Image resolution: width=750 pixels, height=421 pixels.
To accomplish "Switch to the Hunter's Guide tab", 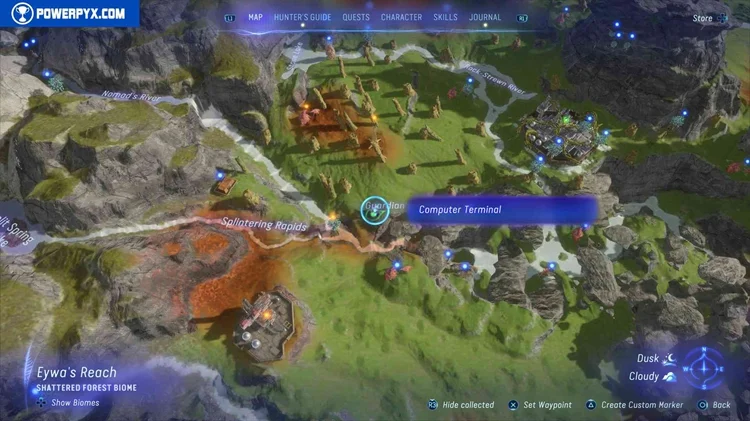I will point(303,17).
